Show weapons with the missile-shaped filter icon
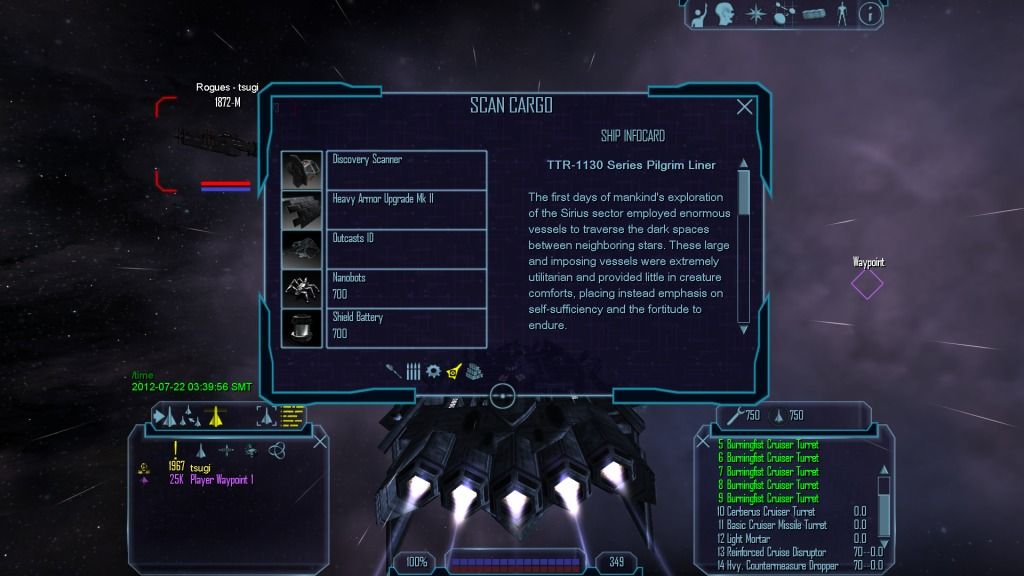 (394, 371)
